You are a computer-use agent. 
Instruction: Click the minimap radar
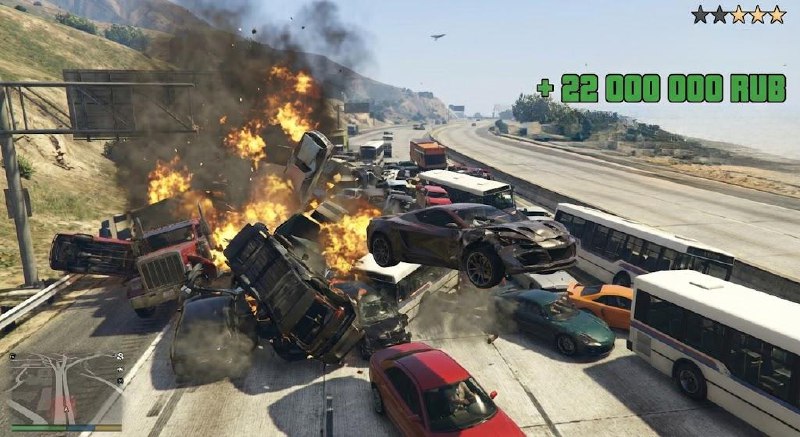64,386
